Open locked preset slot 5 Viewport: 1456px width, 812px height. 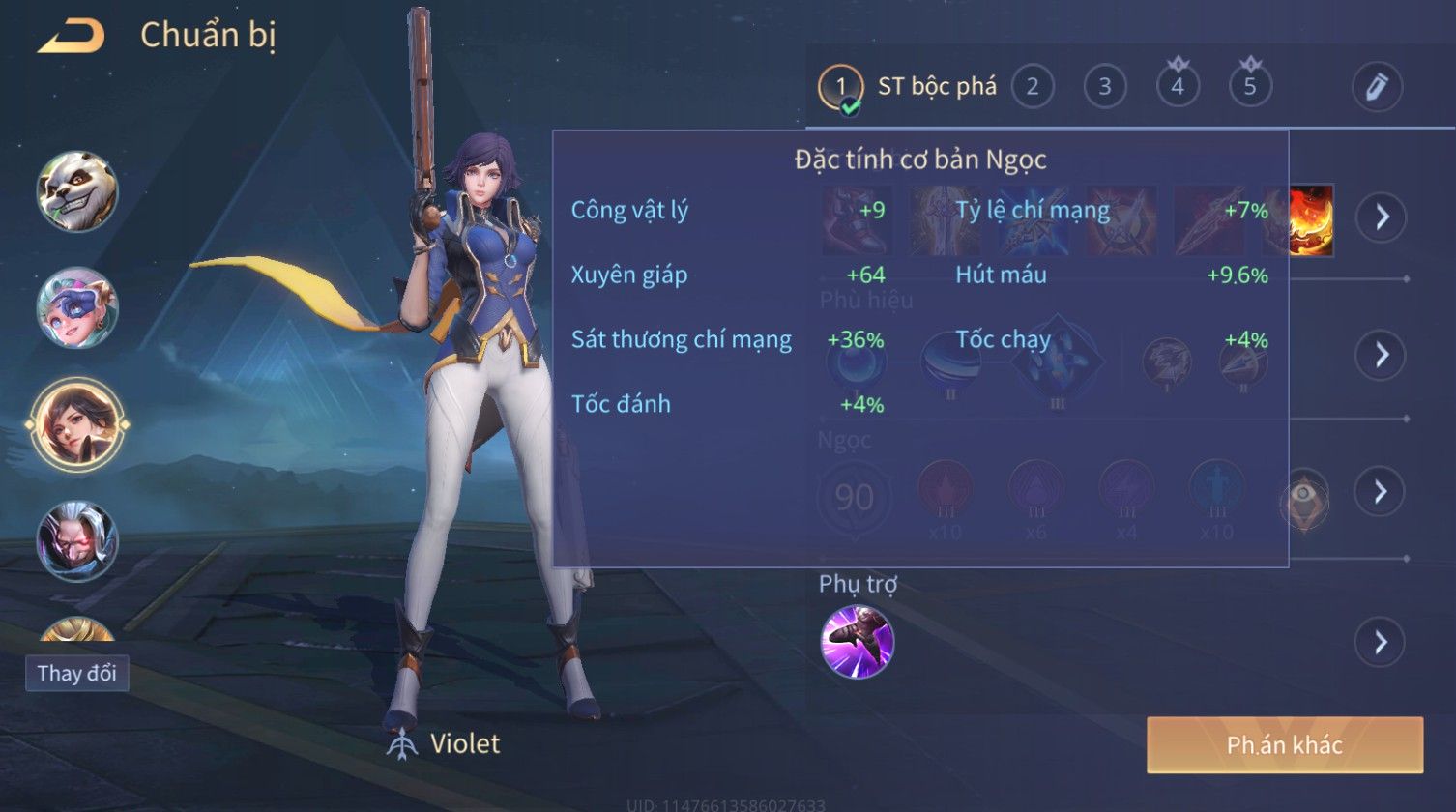point(1249,87)
